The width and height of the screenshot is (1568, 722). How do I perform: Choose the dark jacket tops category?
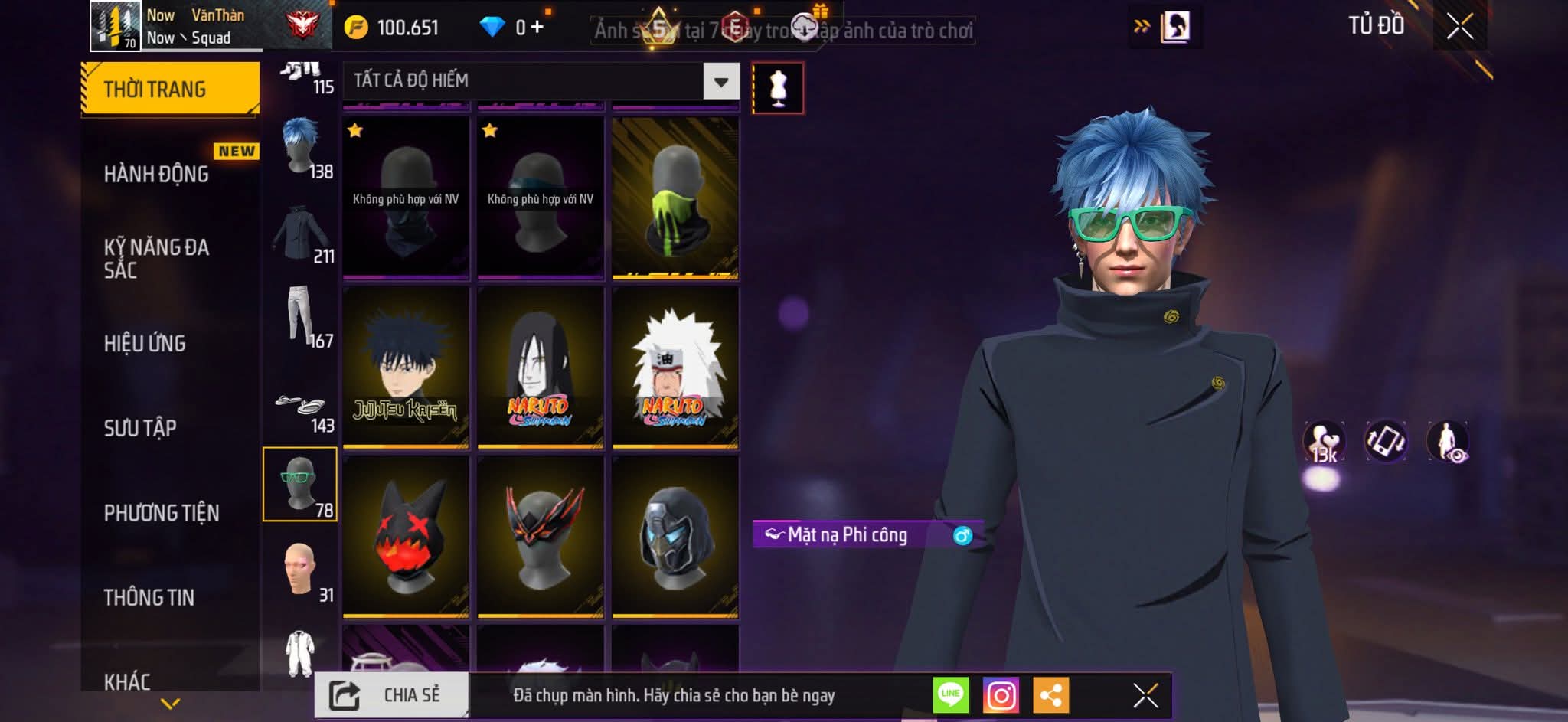click(x=300, y=233)
